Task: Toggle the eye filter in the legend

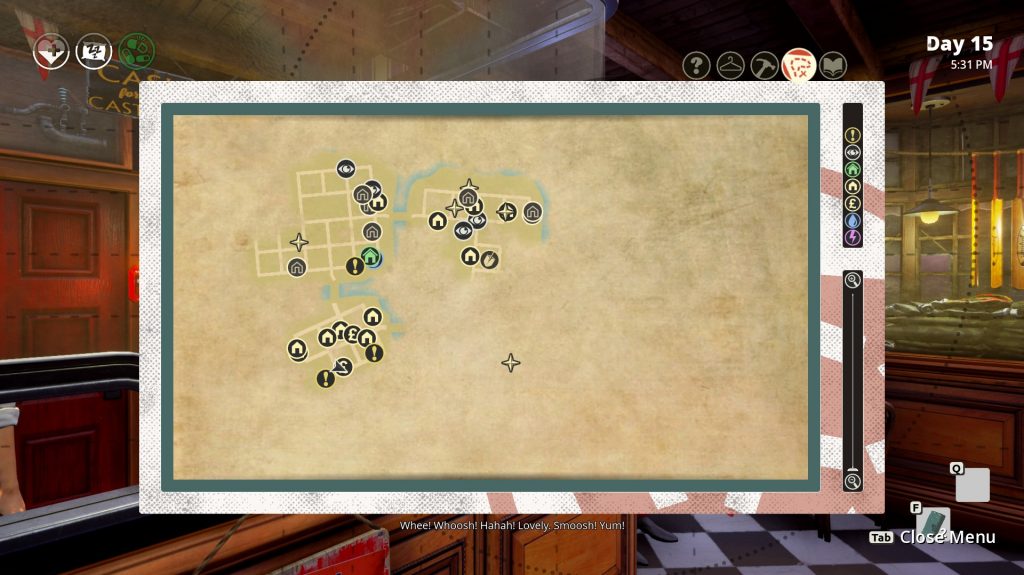Action: 852,152
